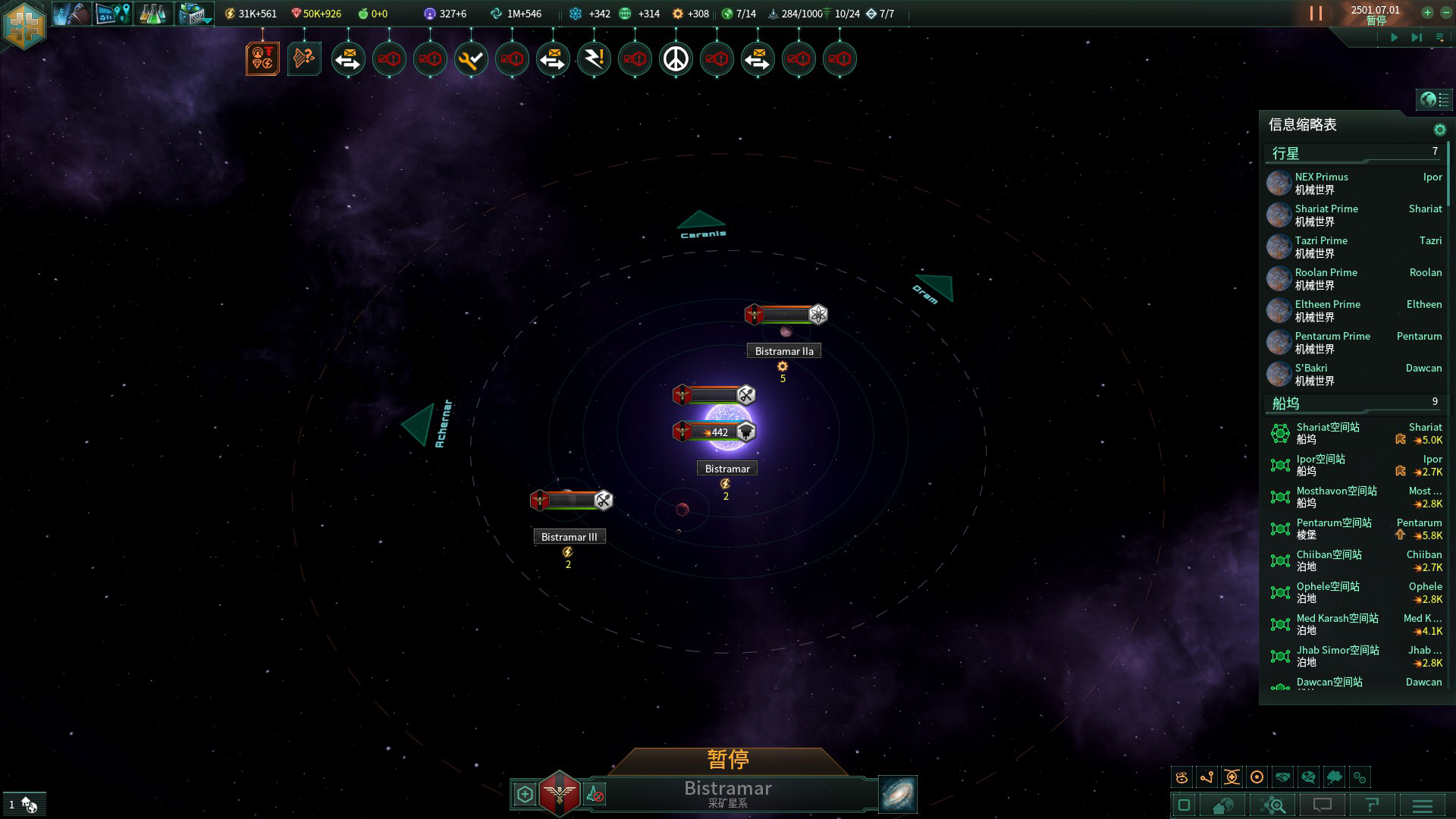This screenshot has width=1456, height=819.
Task: Switch to the galaxy map view
Action: coord(898,794)
